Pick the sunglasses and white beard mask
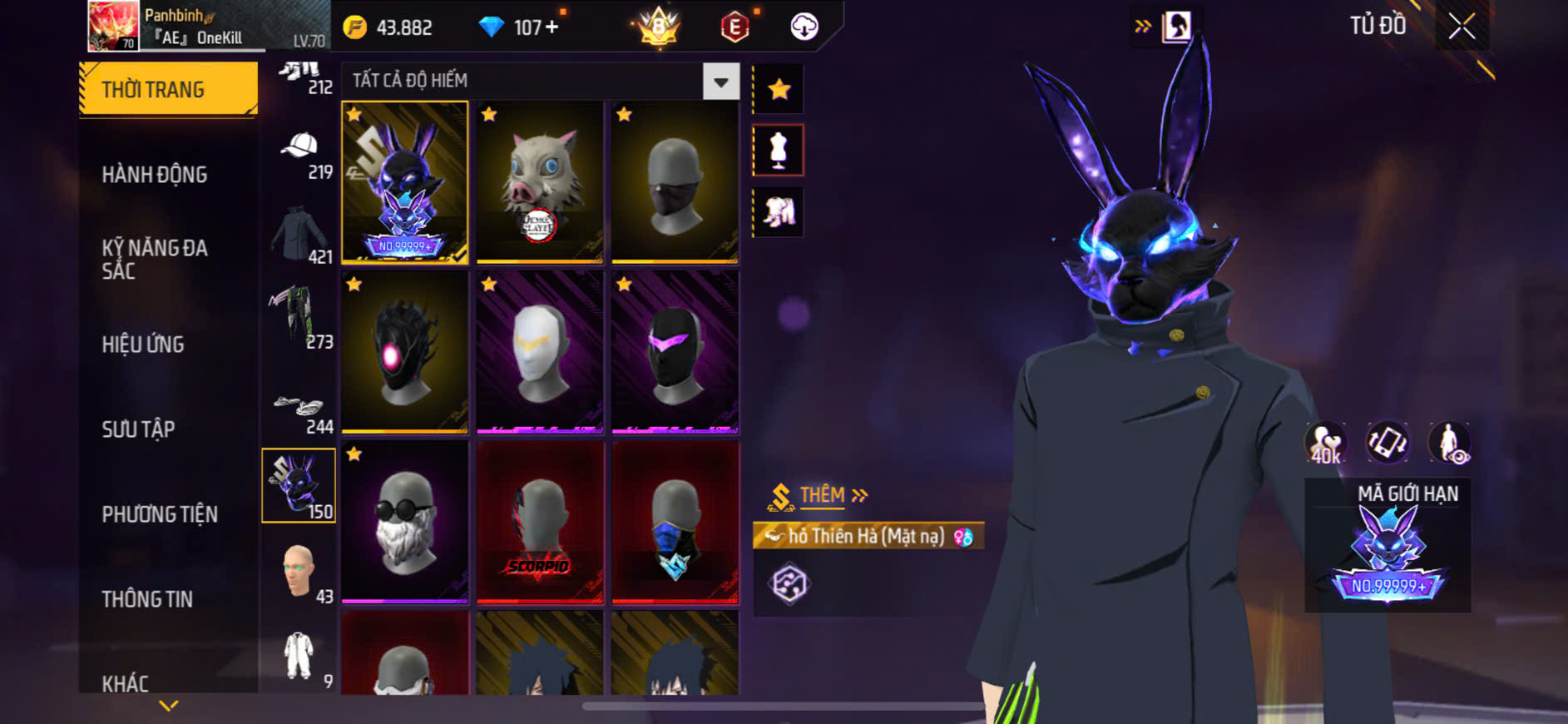This screenshot has height=724, width=1568. (404, 522)
